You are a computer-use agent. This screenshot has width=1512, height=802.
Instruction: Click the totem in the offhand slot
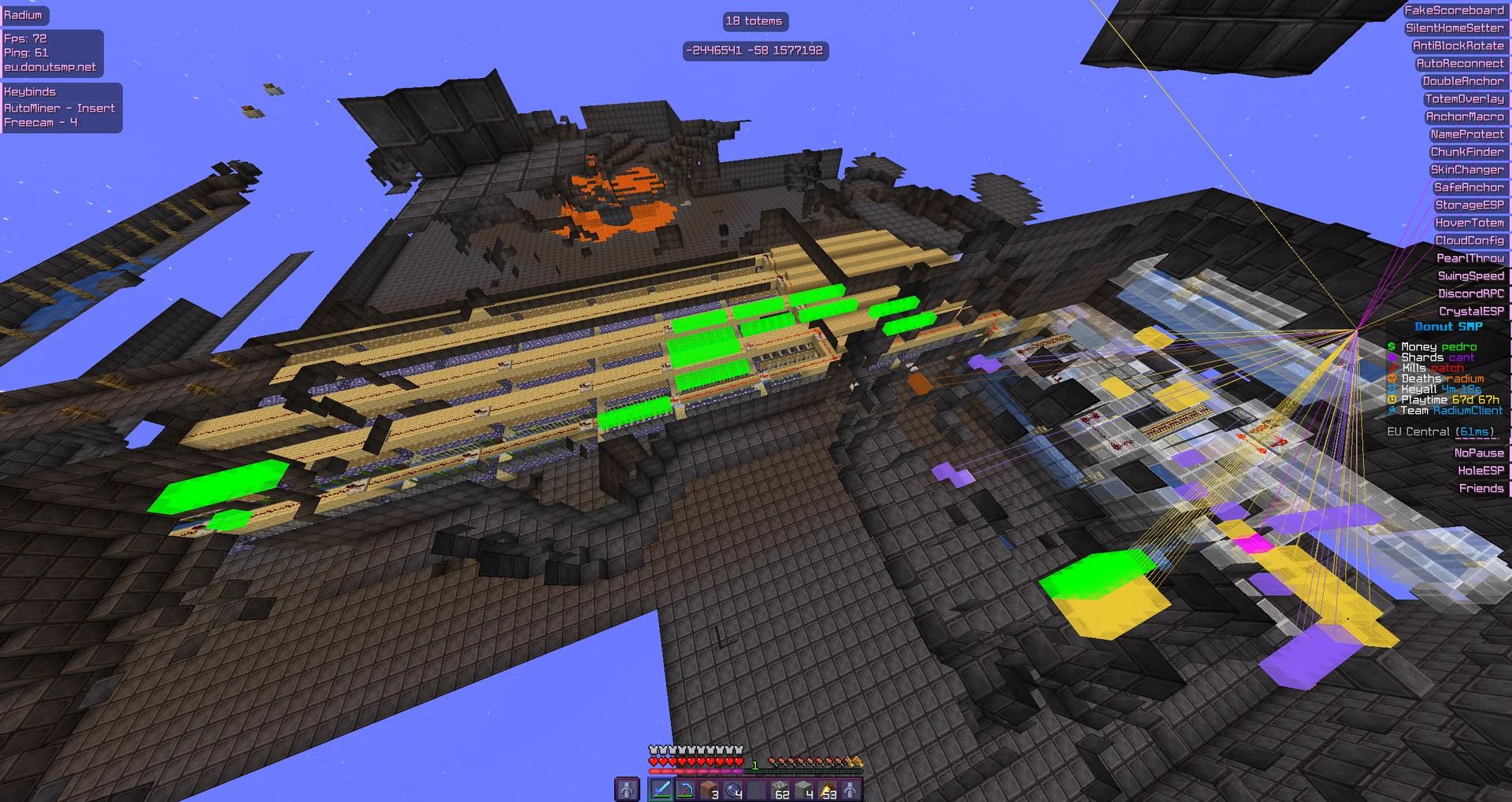click(627, 789)
